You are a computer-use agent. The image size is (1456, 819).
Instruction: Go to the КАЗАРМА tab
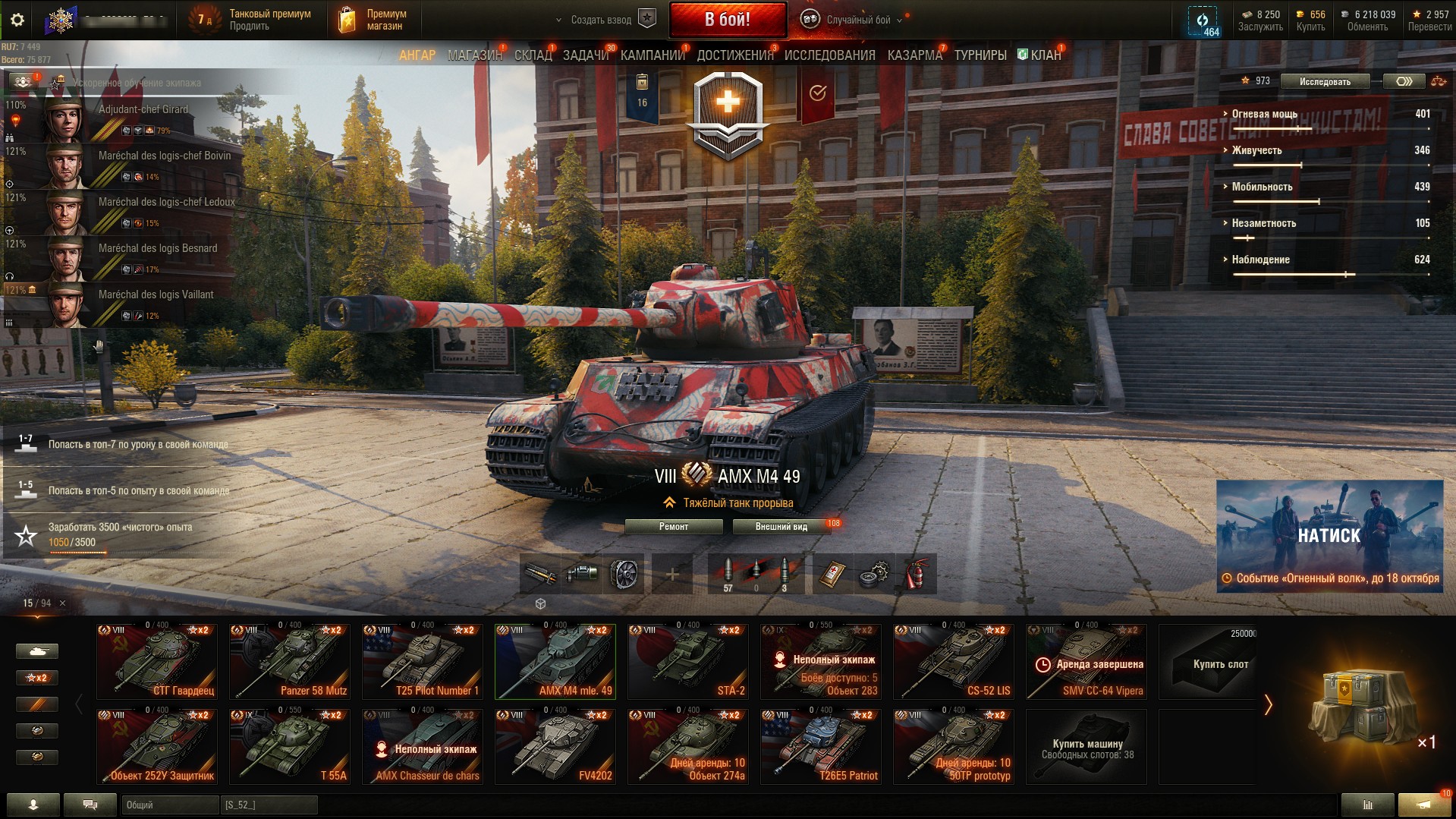[x=914, y=55]
